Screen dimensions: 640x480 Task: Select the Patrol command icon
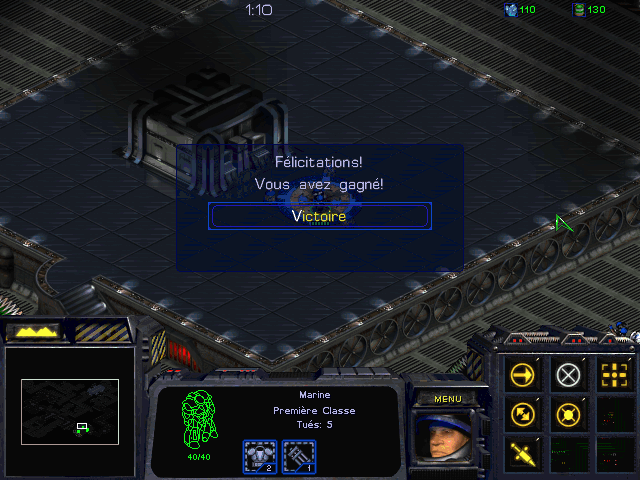[524, 413]
